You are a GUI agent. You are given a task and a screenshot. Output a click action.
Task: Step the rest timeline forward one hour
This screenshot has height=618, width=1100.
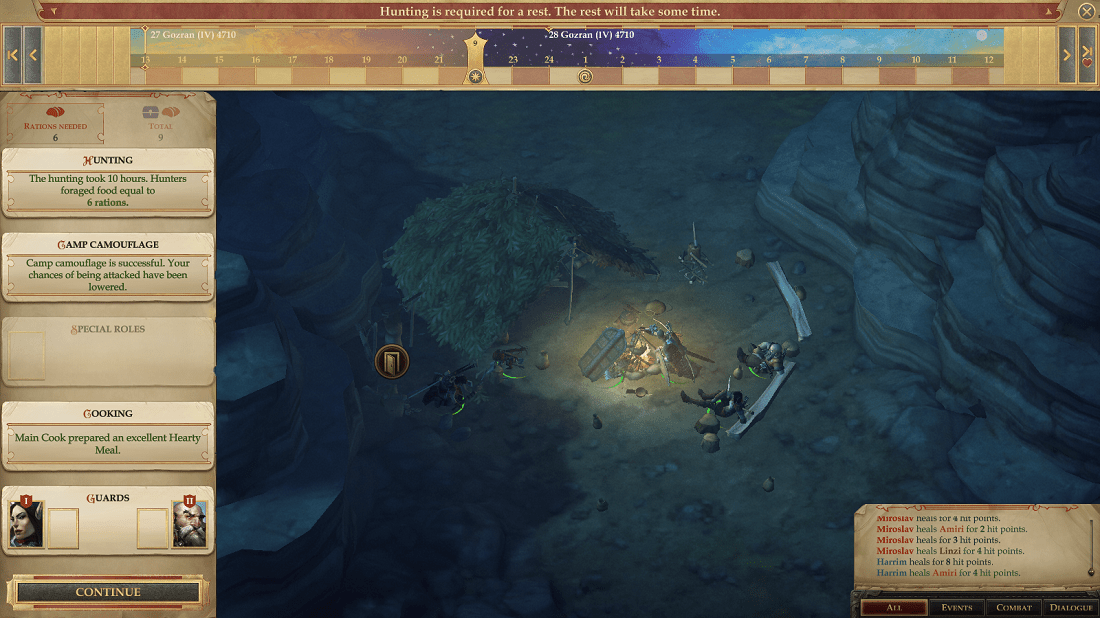[1067, 55]
